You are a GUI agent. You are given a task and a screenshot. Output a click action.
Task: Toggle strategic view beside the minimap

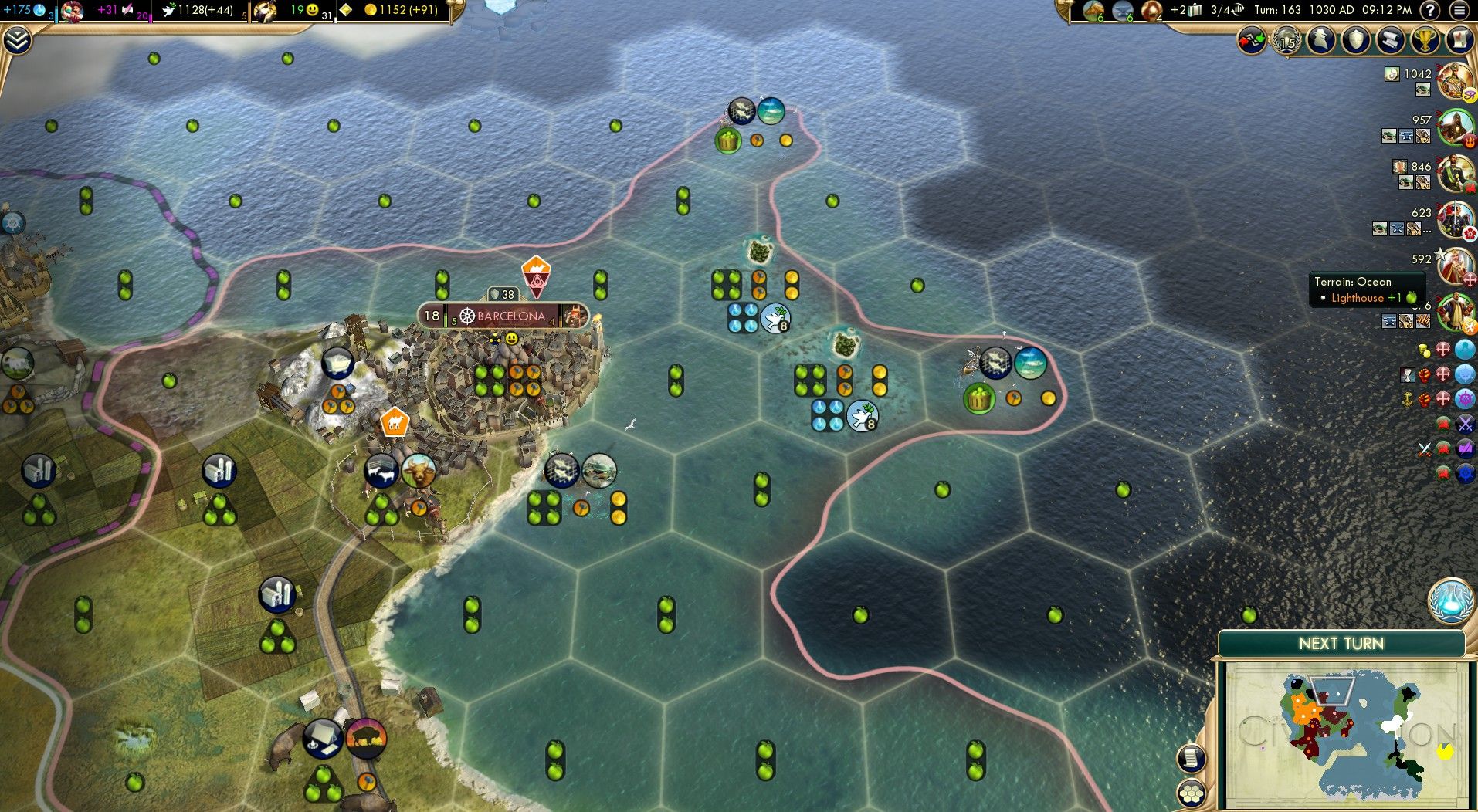pyautogui.click(x=1192, y=793)
